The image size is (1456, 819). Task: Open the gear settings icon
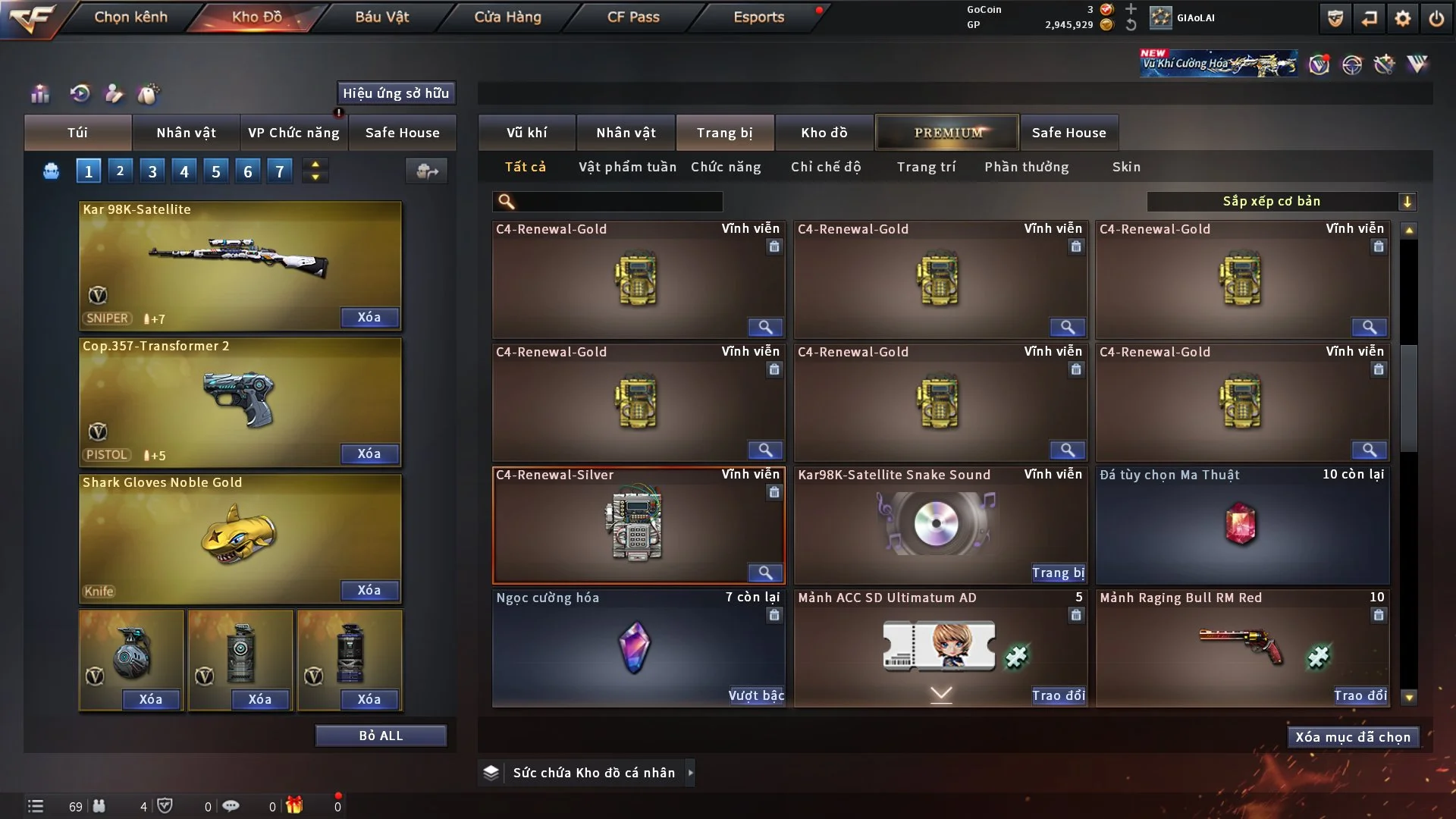click(1402, 18)
